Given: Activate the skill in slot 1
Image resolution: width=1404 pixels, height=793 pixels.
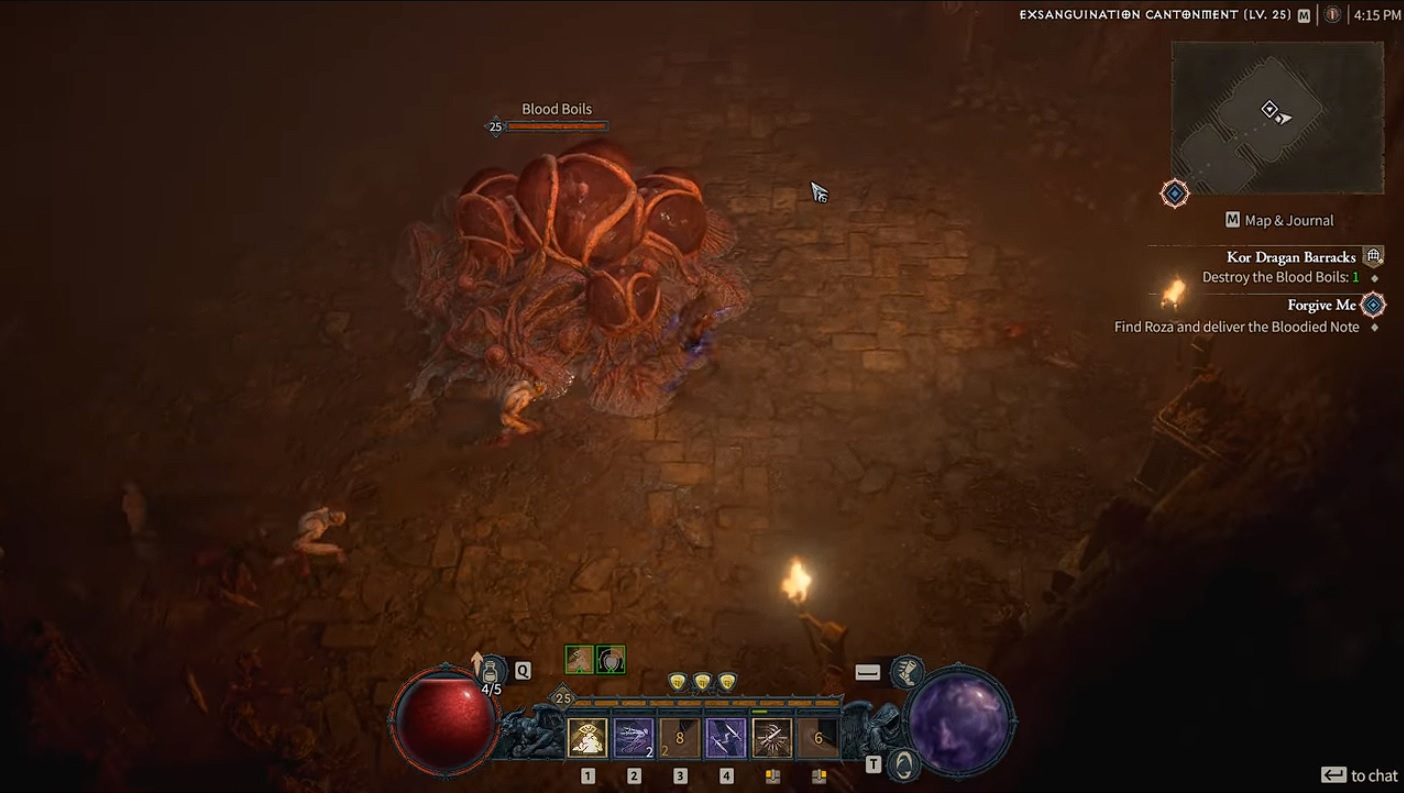Looking at the screenshot, I should coord(588,736).
